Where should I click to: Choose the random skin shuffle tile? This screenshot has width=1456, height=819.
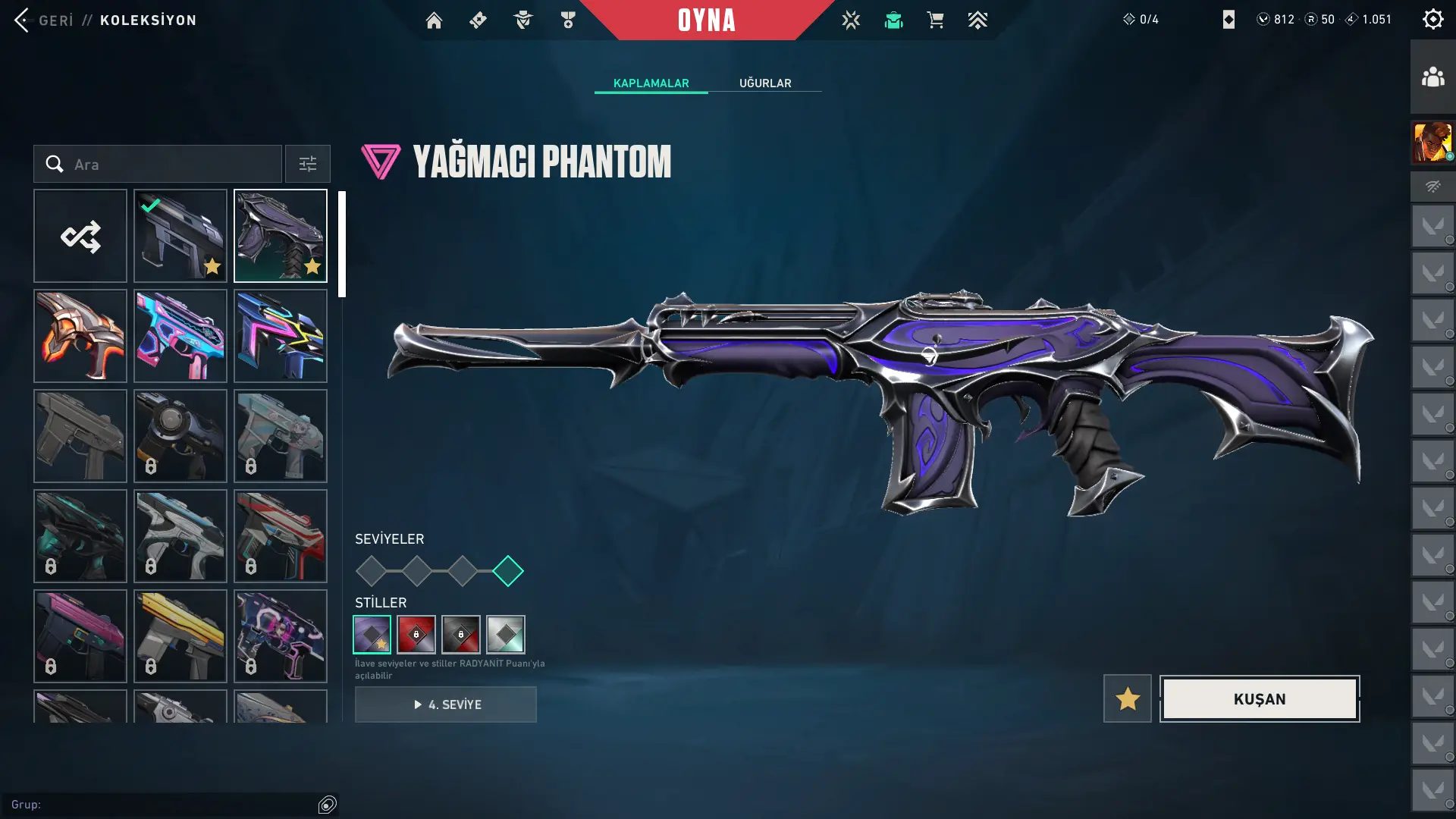click(x=80, y=237)
